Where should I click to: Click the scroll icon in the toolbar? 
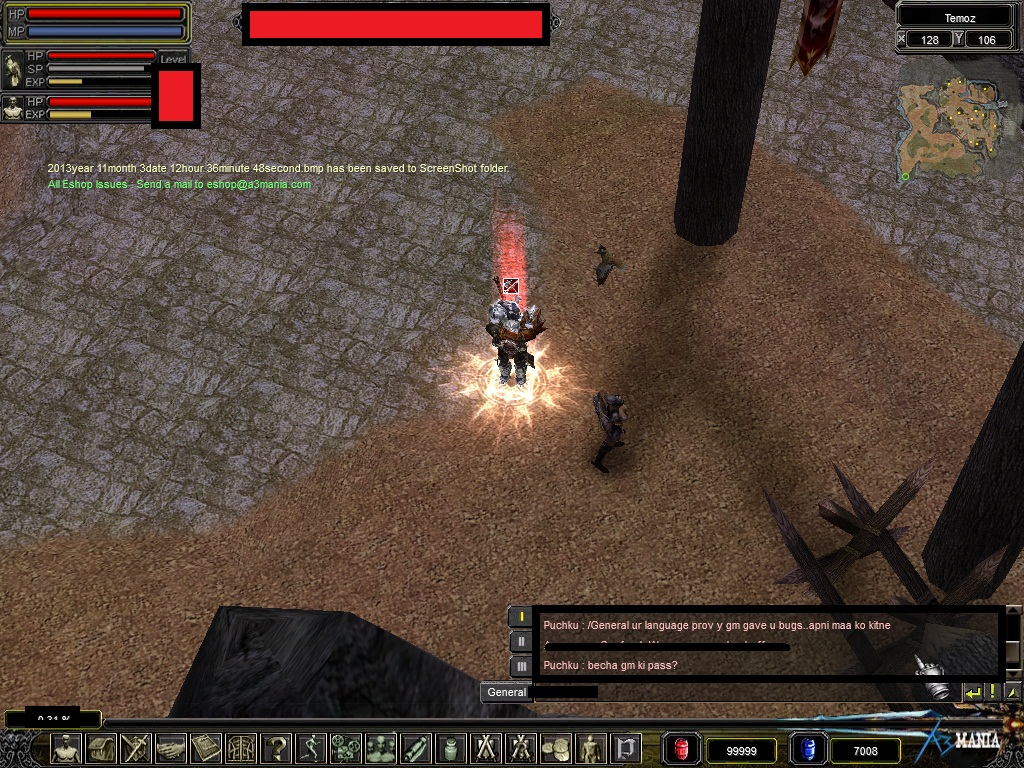(416, 748)
